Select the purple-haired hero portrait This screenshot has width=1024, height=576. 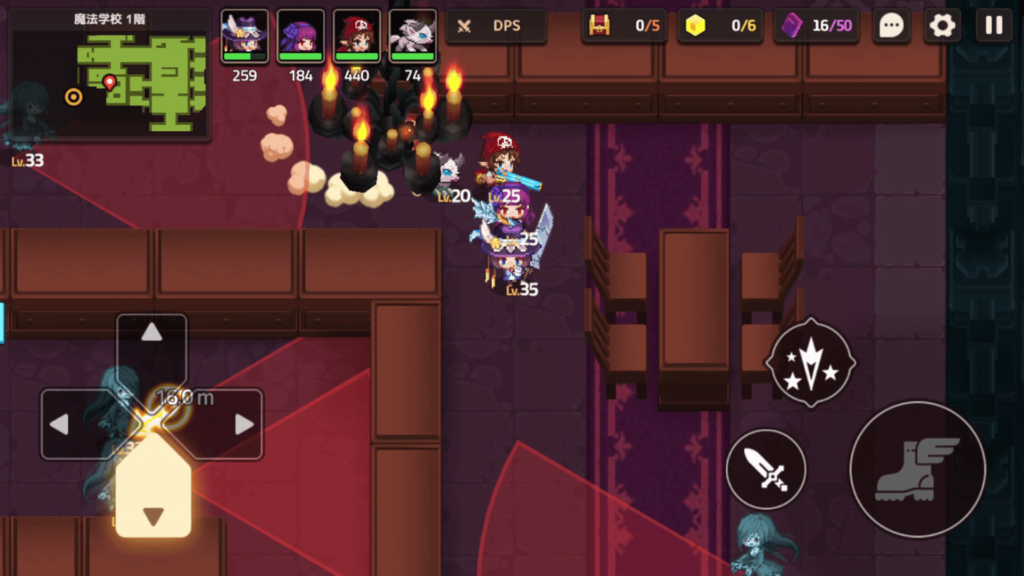300,37
